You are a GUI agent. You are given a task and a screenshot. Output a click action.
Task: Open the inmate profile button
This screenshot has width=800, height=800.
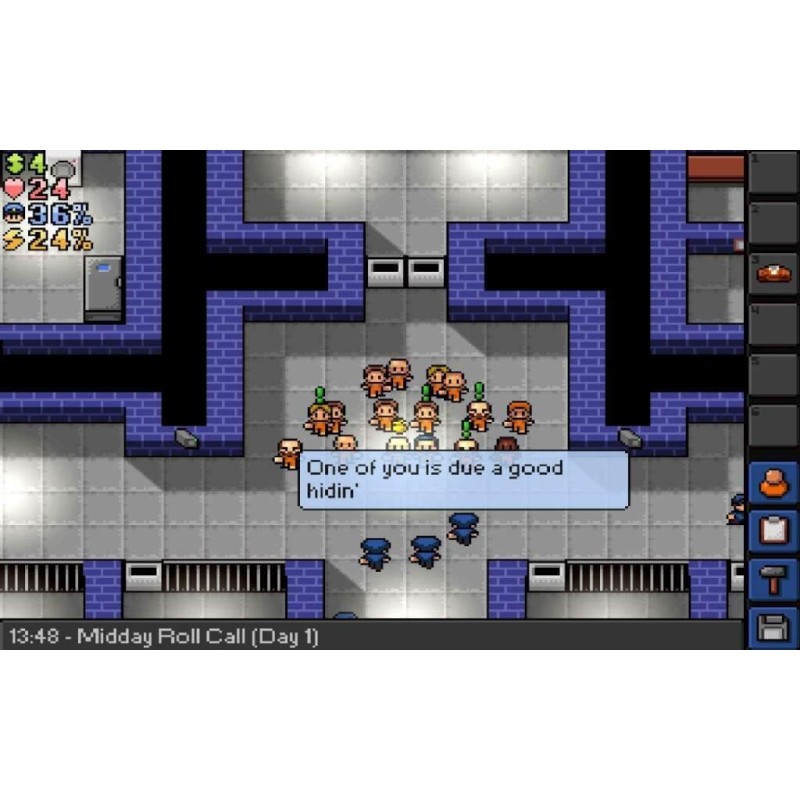tap(773, 484)
